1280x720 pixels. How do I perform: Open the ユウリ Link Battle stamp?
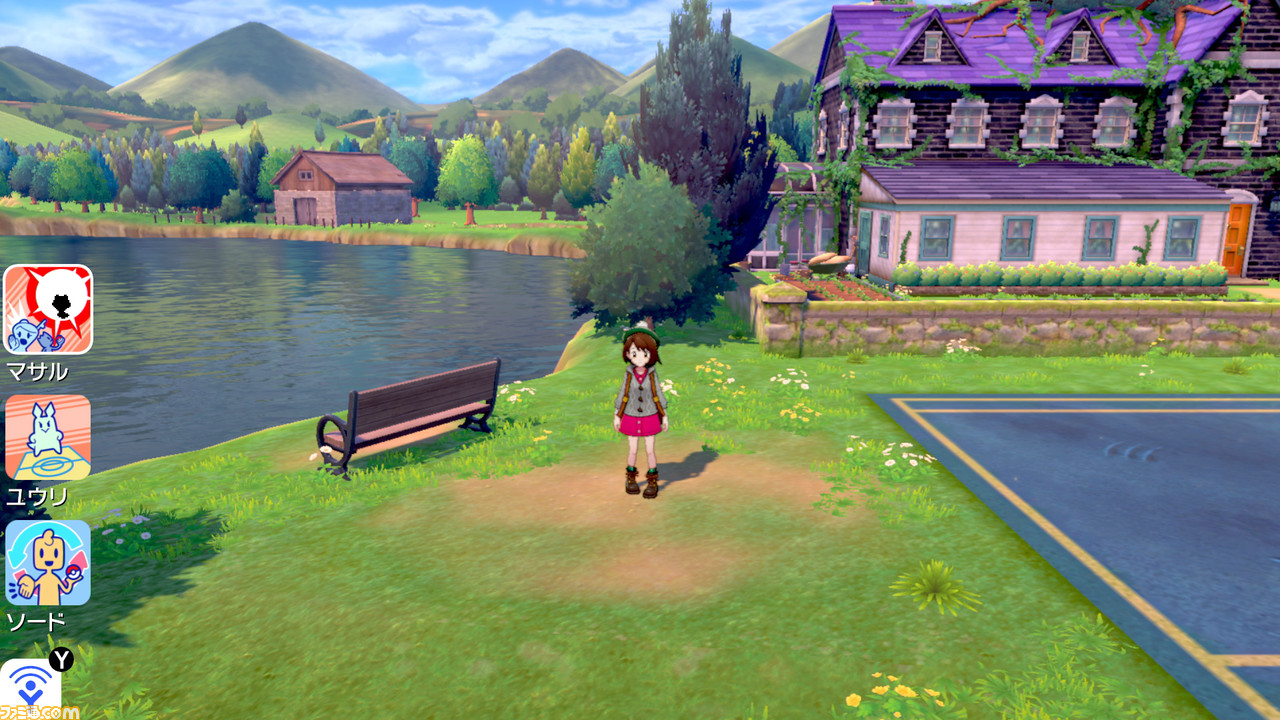pyautogui.click(x=47, y=437)
